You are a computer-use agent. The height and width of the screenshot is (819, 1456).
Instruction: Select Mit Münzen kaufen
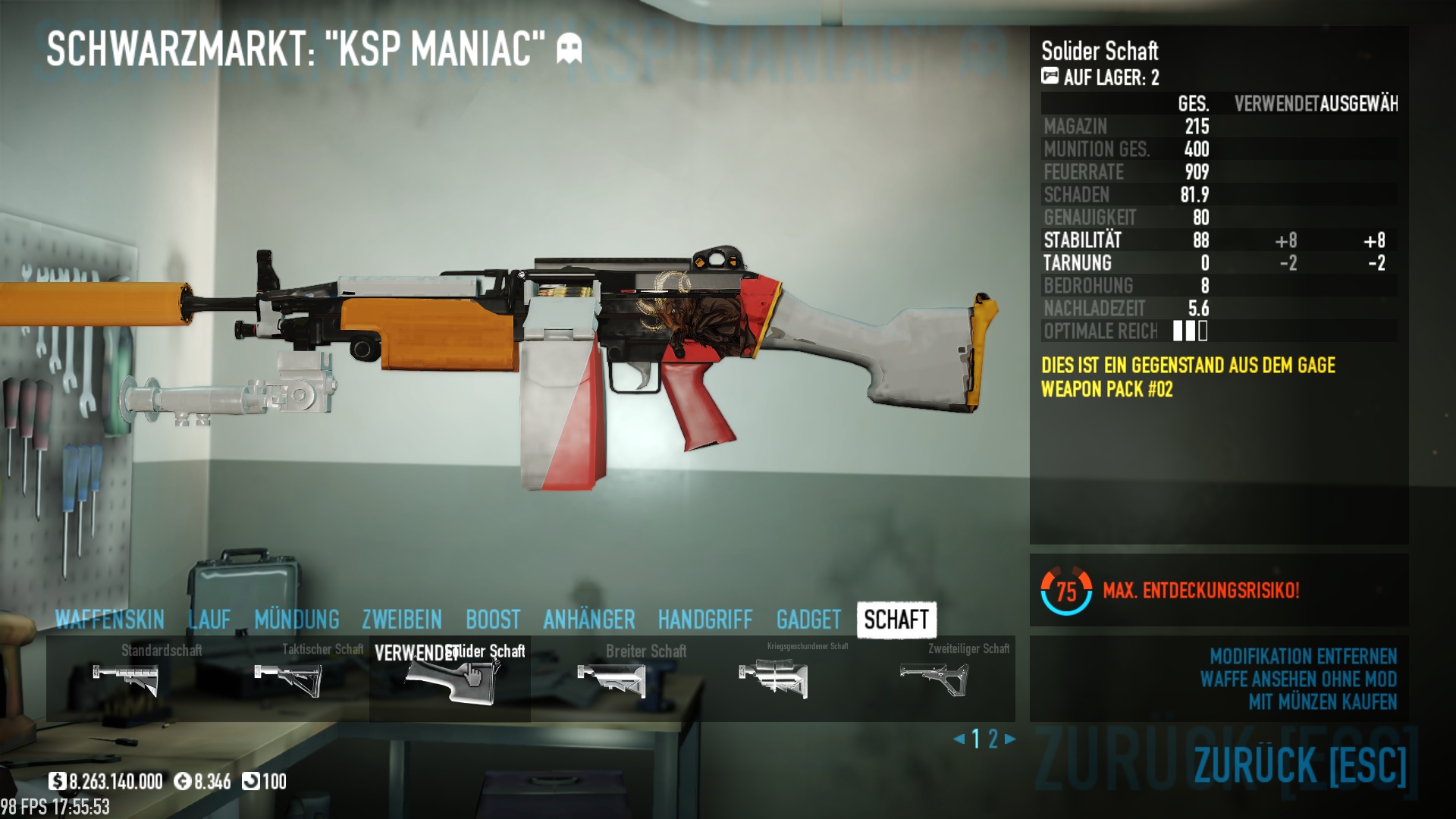[1323, 701]
